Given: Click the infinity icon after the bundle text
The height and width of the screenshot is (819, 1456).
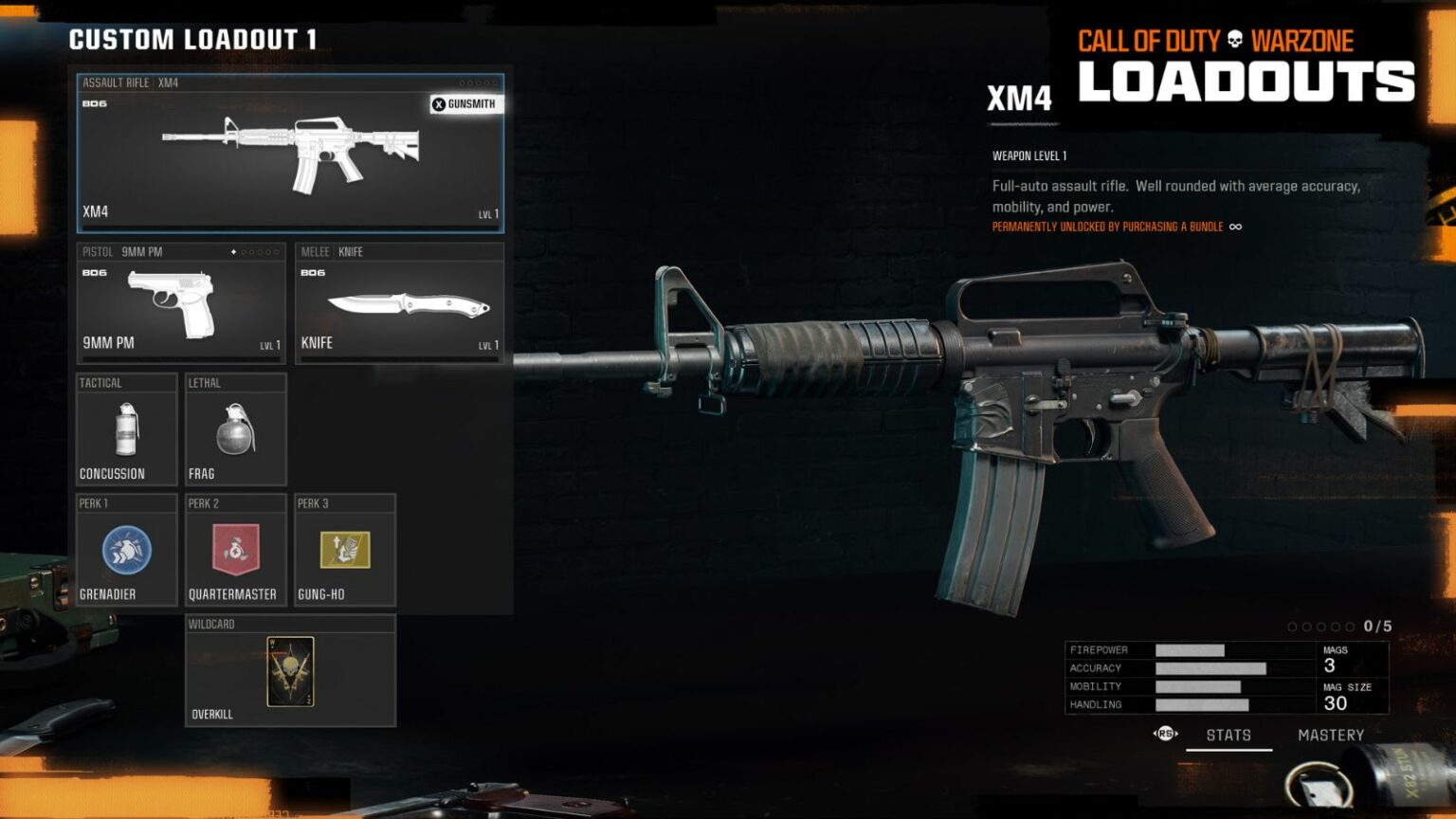Looking at the screenshot, I should (x=1235, y=227).
